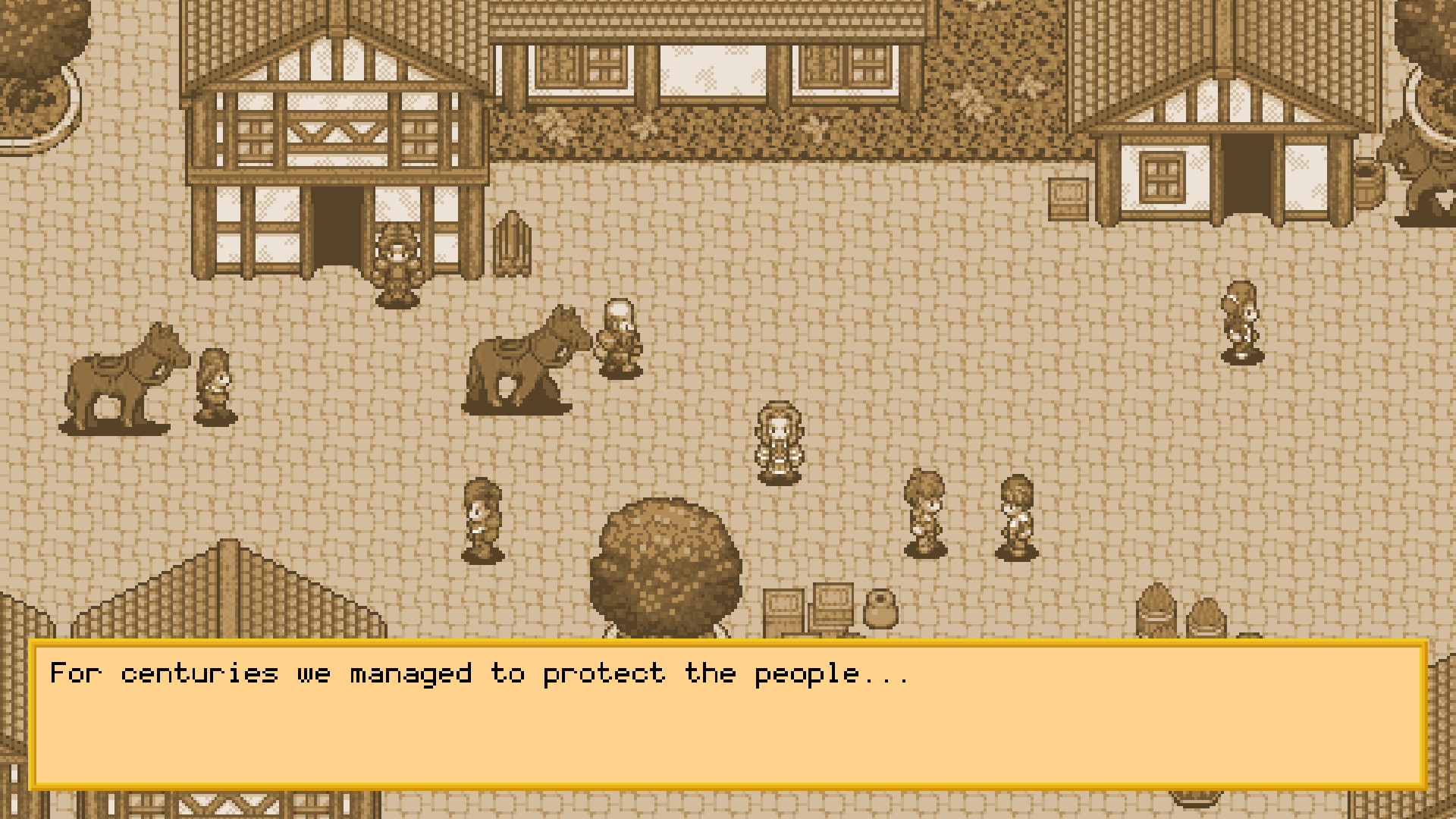Click the blonde woman standing in the plaza
Viewport: 1456px width, 819px height.
coord(777,440)
